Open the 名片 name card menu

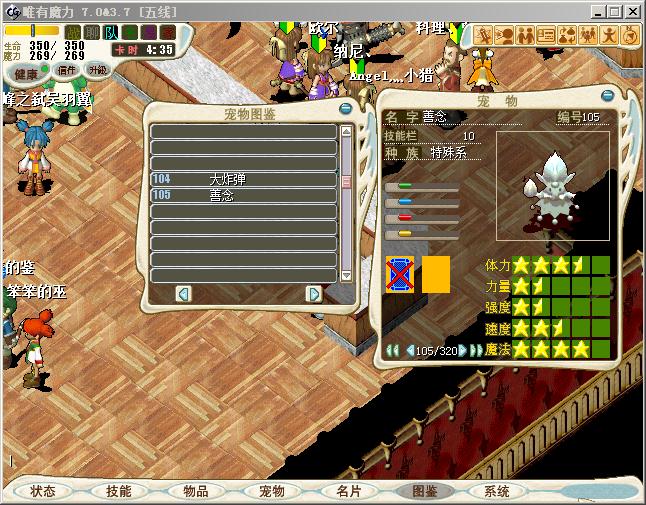tap(348, 491)
